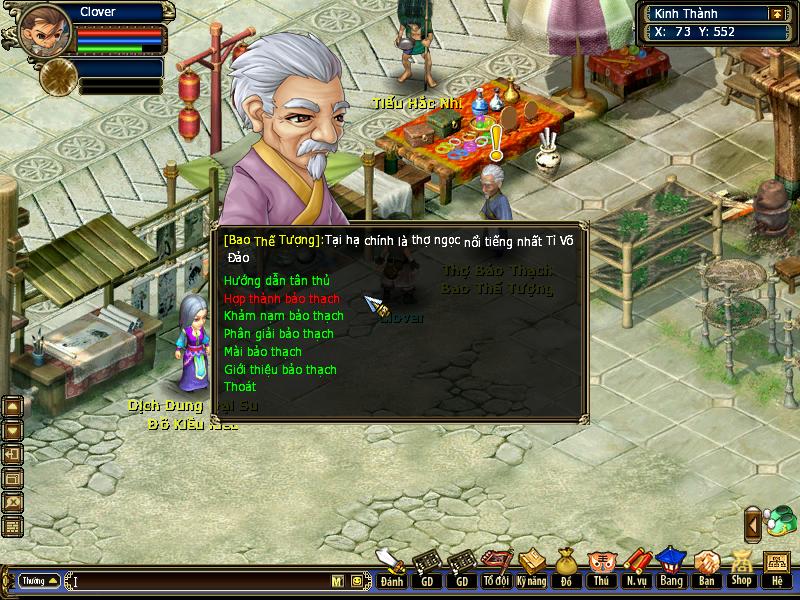This screenshot has height=600, width=800.
Task: Select "Mài bảo thạch" dialogue choice
Action: 262,352
